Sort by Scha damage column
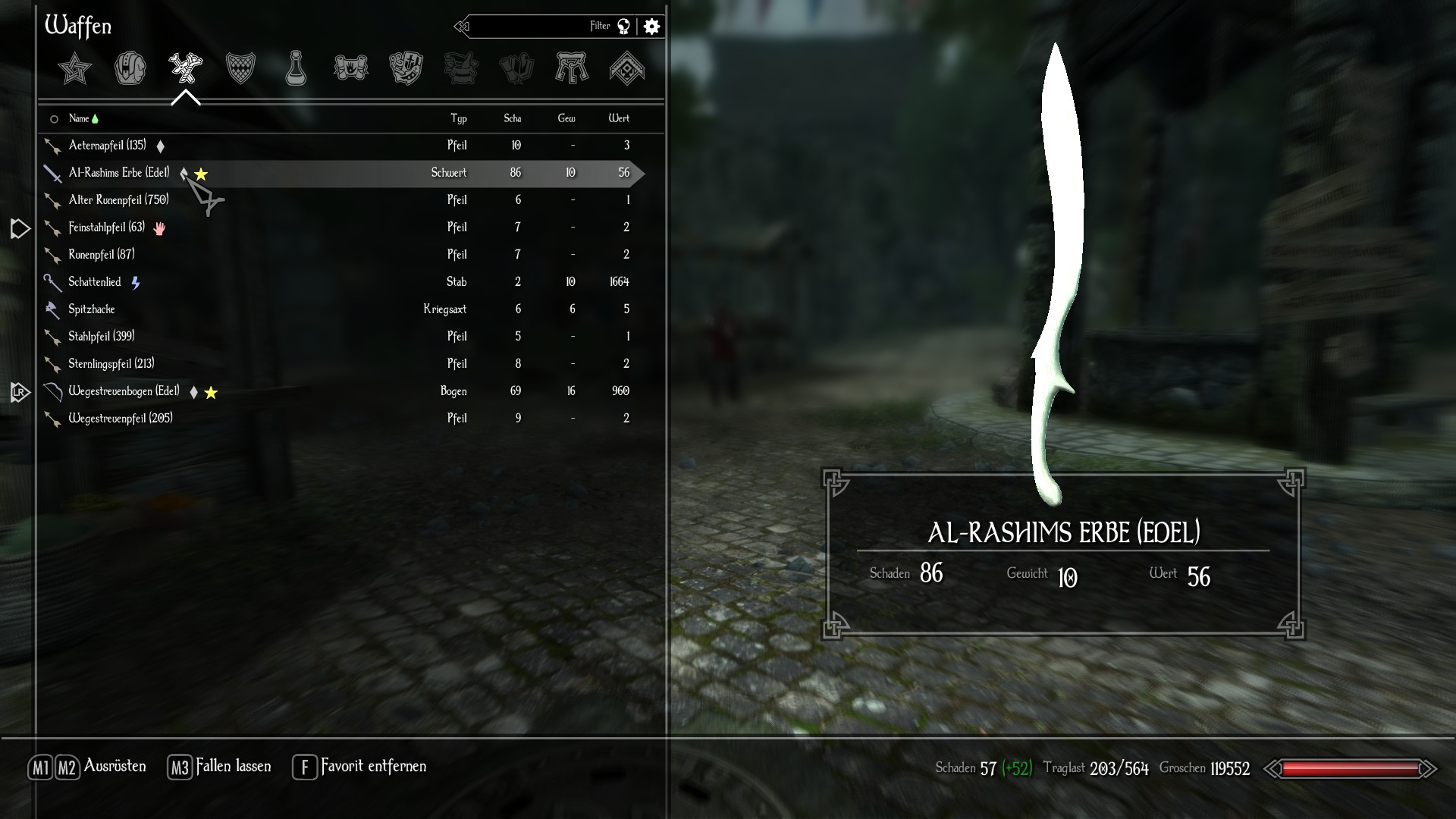 (513, 118)
